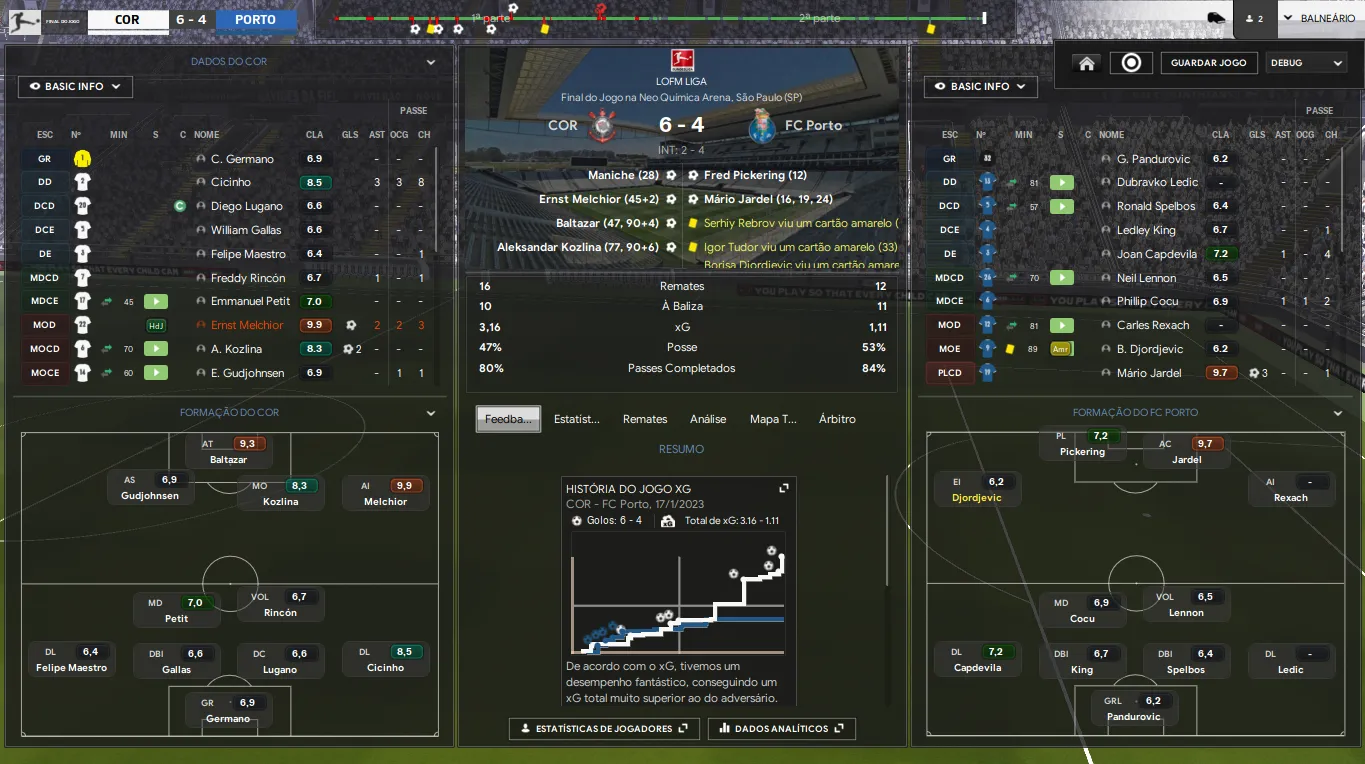Click the Guardar Jogo button
The height and width of the screenshot is (764, 1365).
point(1209,63)
